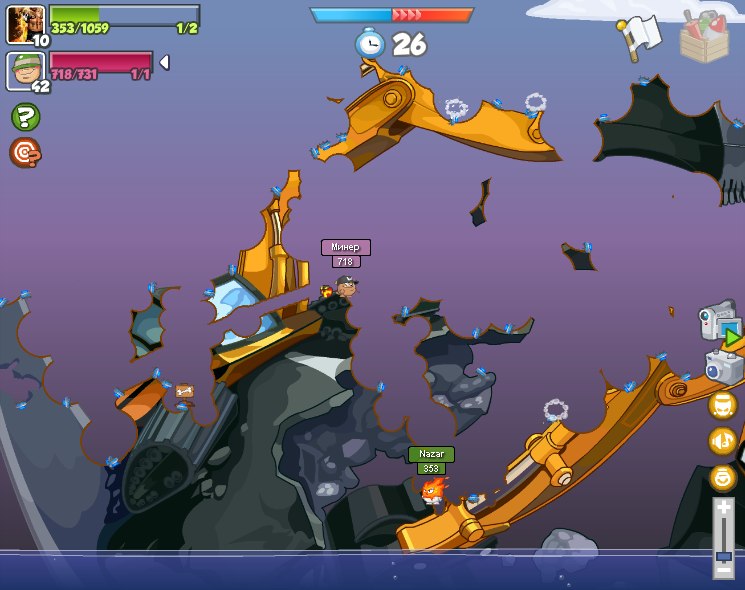The height and width of the screenshot is (590, 745).
Task: Click the round gold button above music
Action: tap(723, 405)
